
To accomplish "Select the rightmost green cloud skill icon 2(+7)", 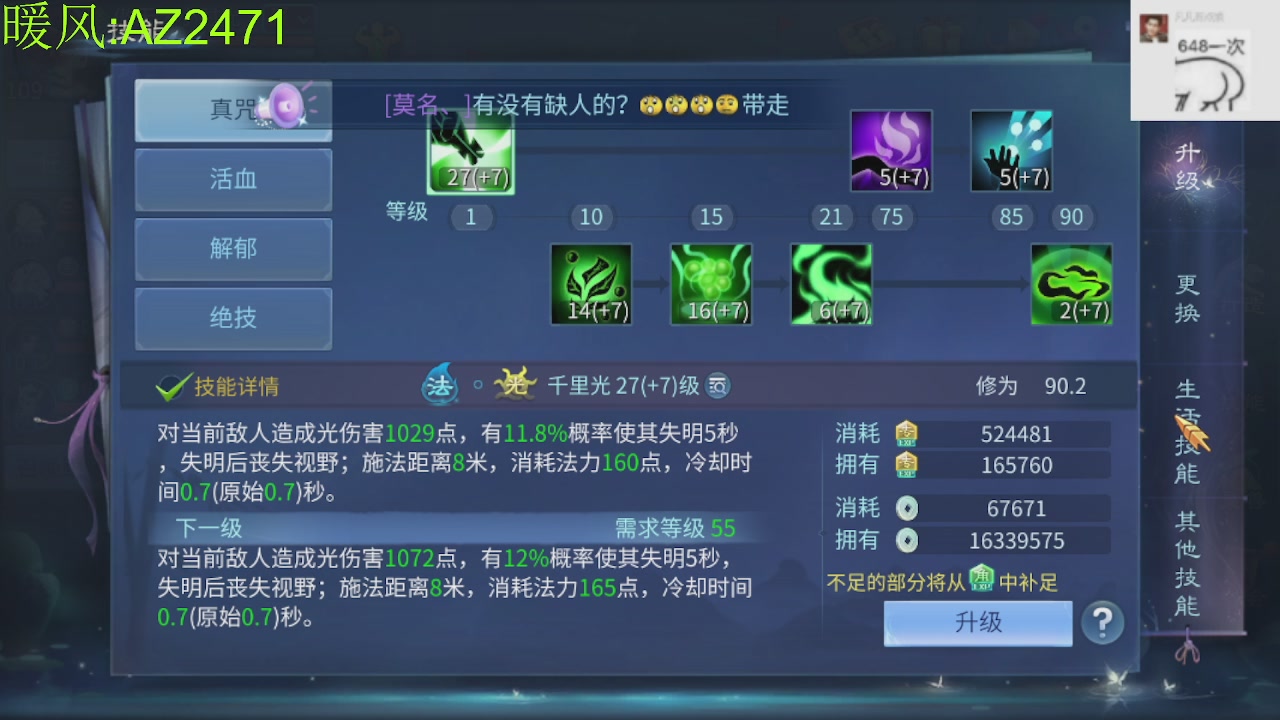I will pos(1071,283).
